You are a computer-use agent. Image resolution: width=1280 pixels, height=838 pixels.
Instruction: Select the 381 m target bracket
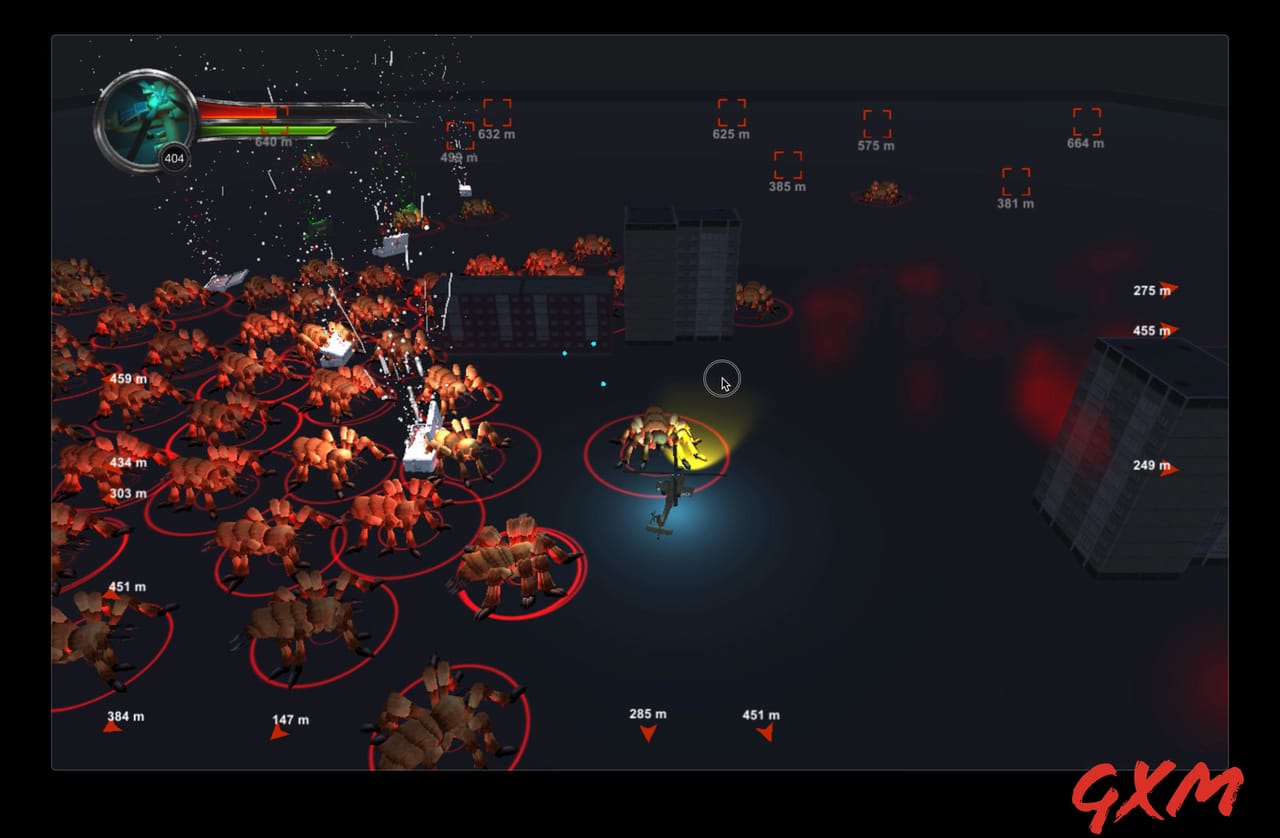[1016, 180]
